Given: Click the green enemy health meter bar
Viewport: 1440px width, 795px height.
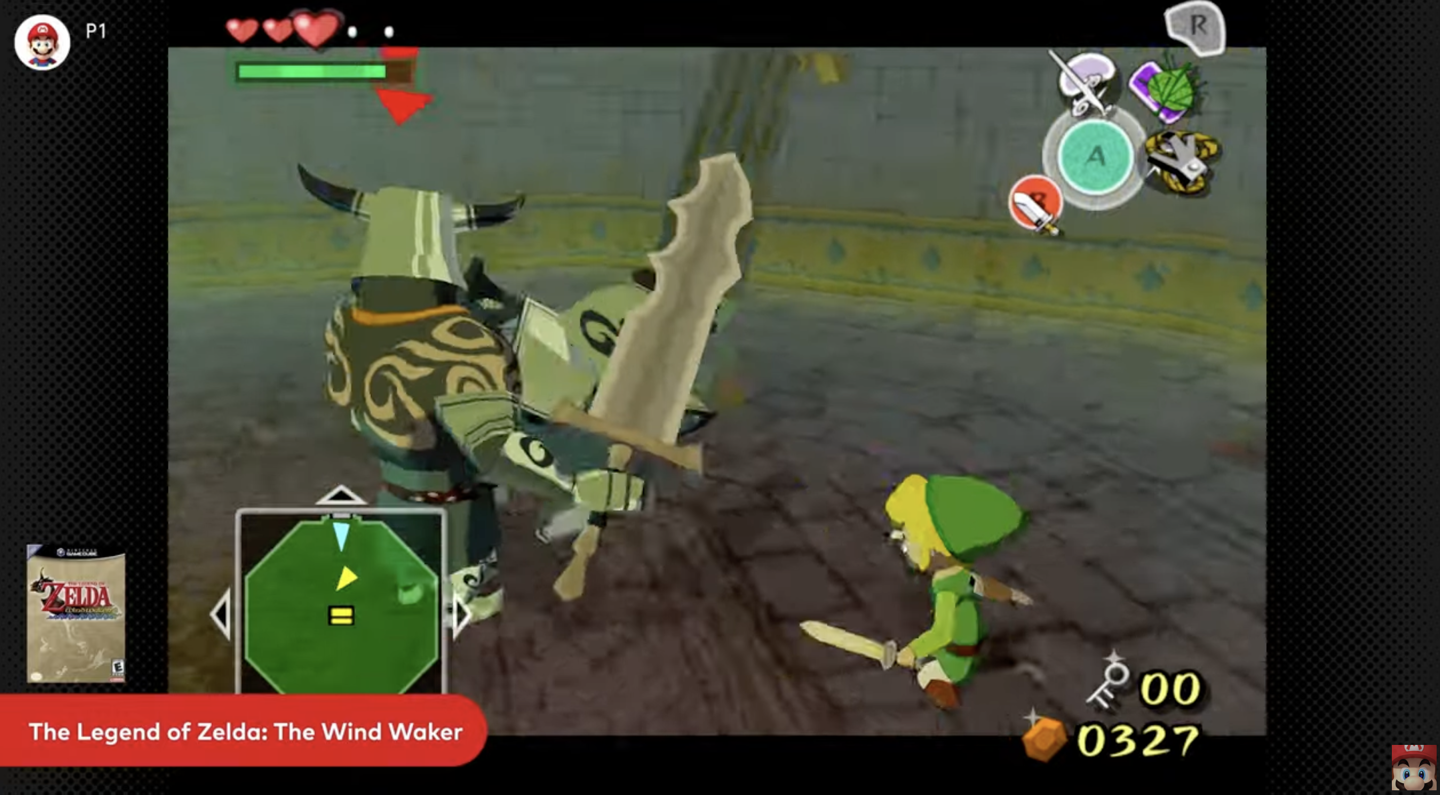Looking at the screenshot, I should tap(311, 72).
